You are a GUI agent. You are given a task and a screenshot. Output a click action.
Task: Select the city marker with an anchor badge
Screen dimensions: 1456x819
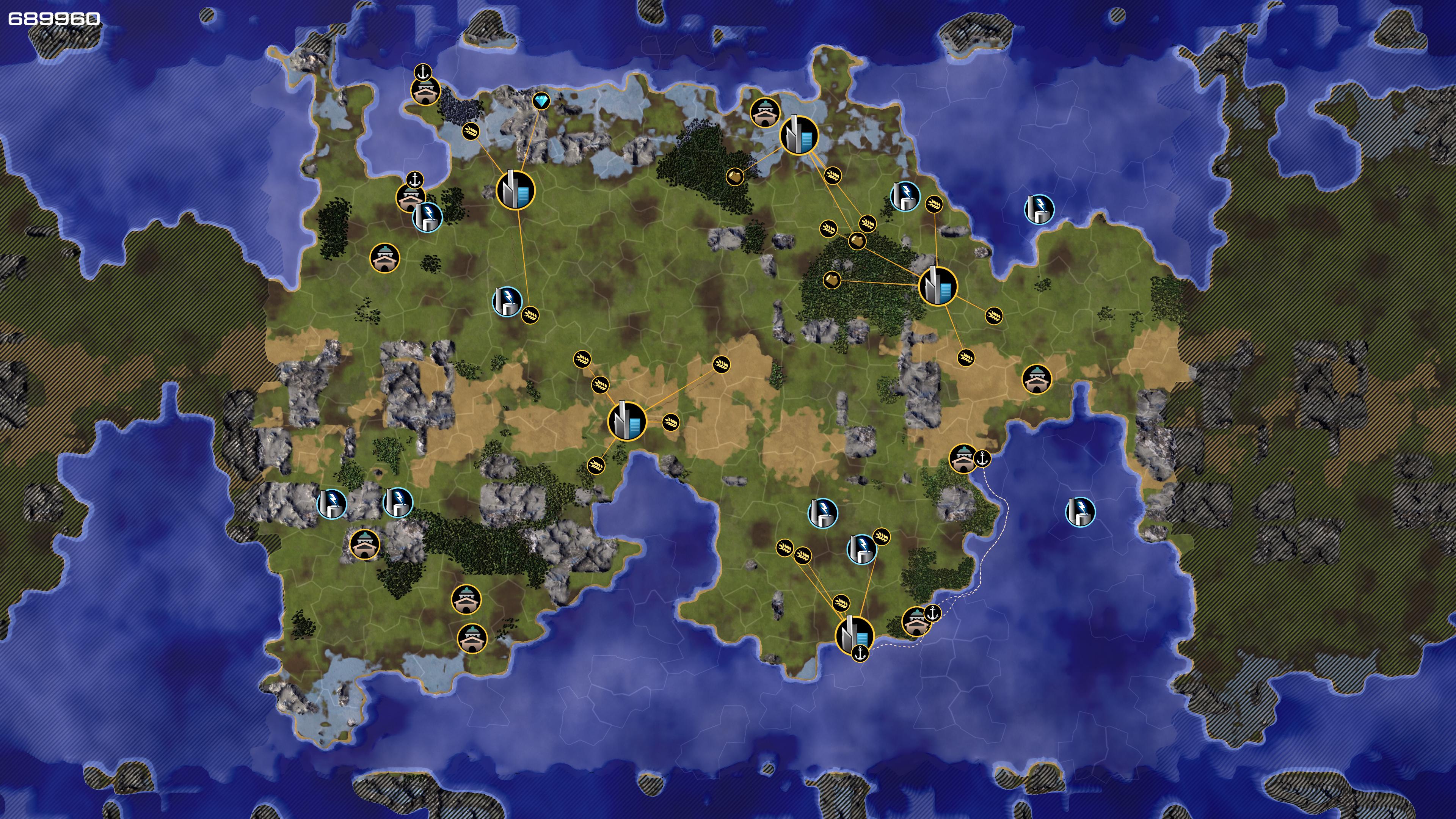point(854,635)
